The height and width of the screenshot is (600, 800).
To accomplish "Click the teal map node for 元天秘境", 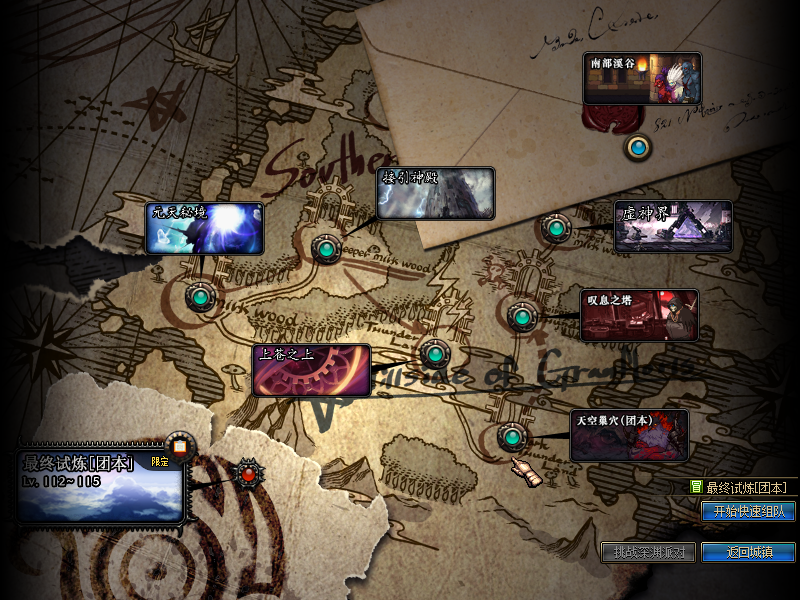I will (x=201, y=297).
